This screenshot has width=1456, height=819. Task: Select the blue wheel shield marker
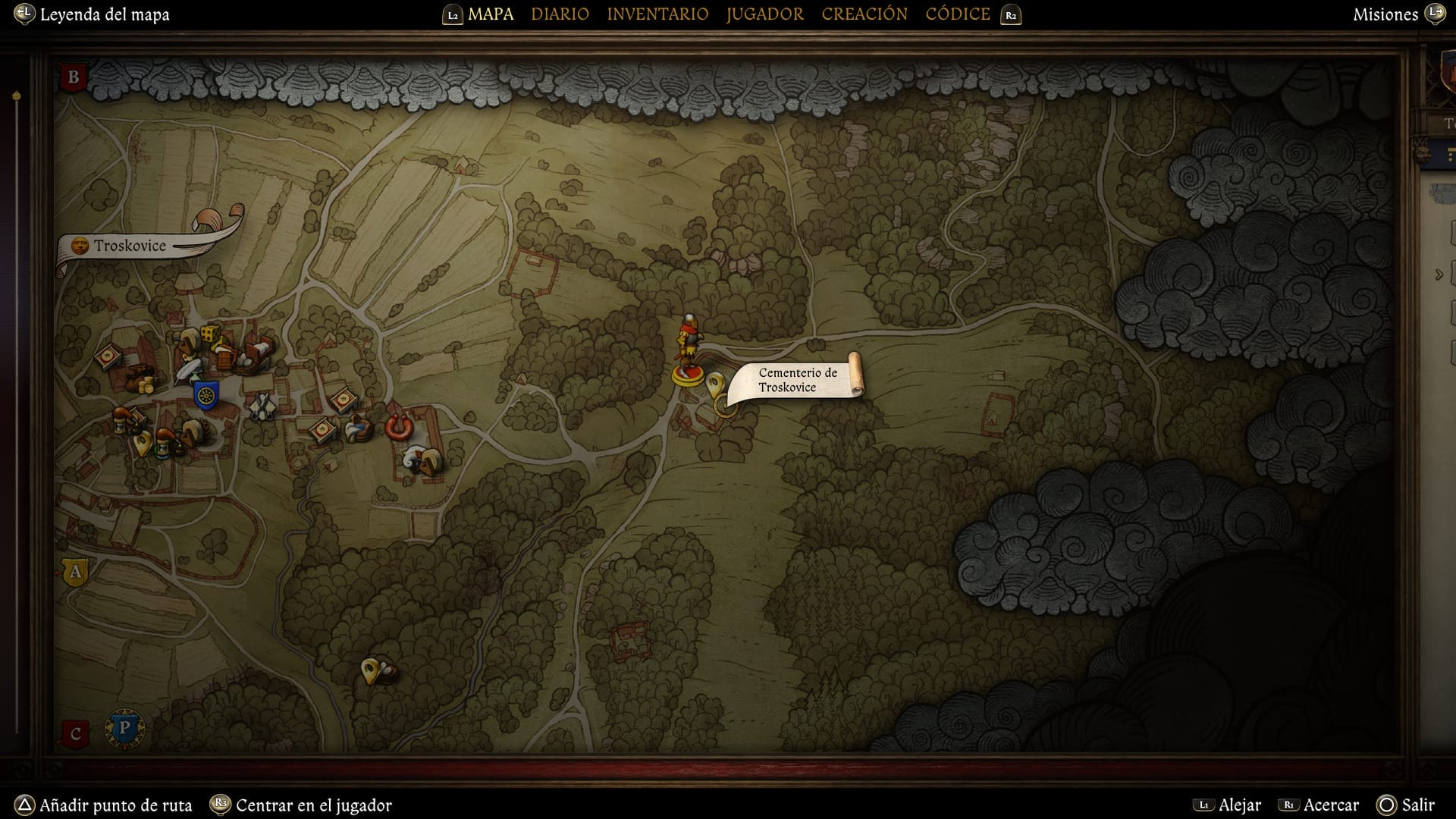[206, 394]
